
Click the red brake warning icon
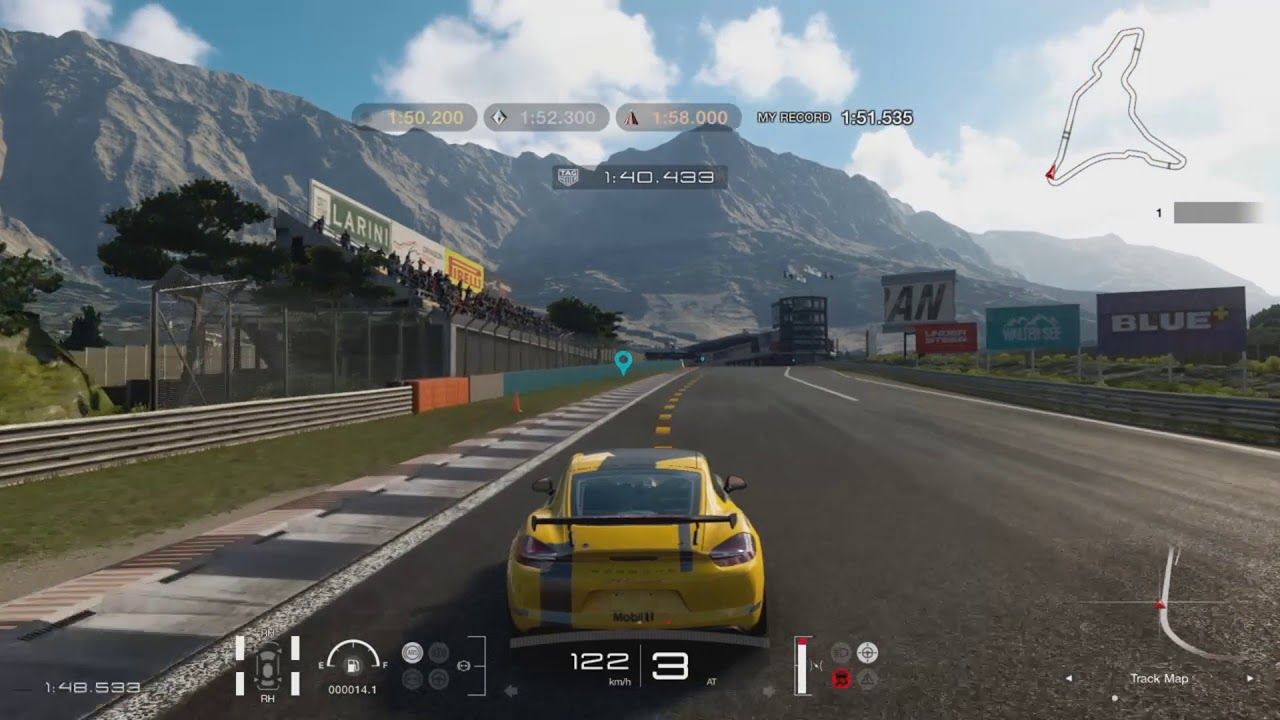[840, 678]
